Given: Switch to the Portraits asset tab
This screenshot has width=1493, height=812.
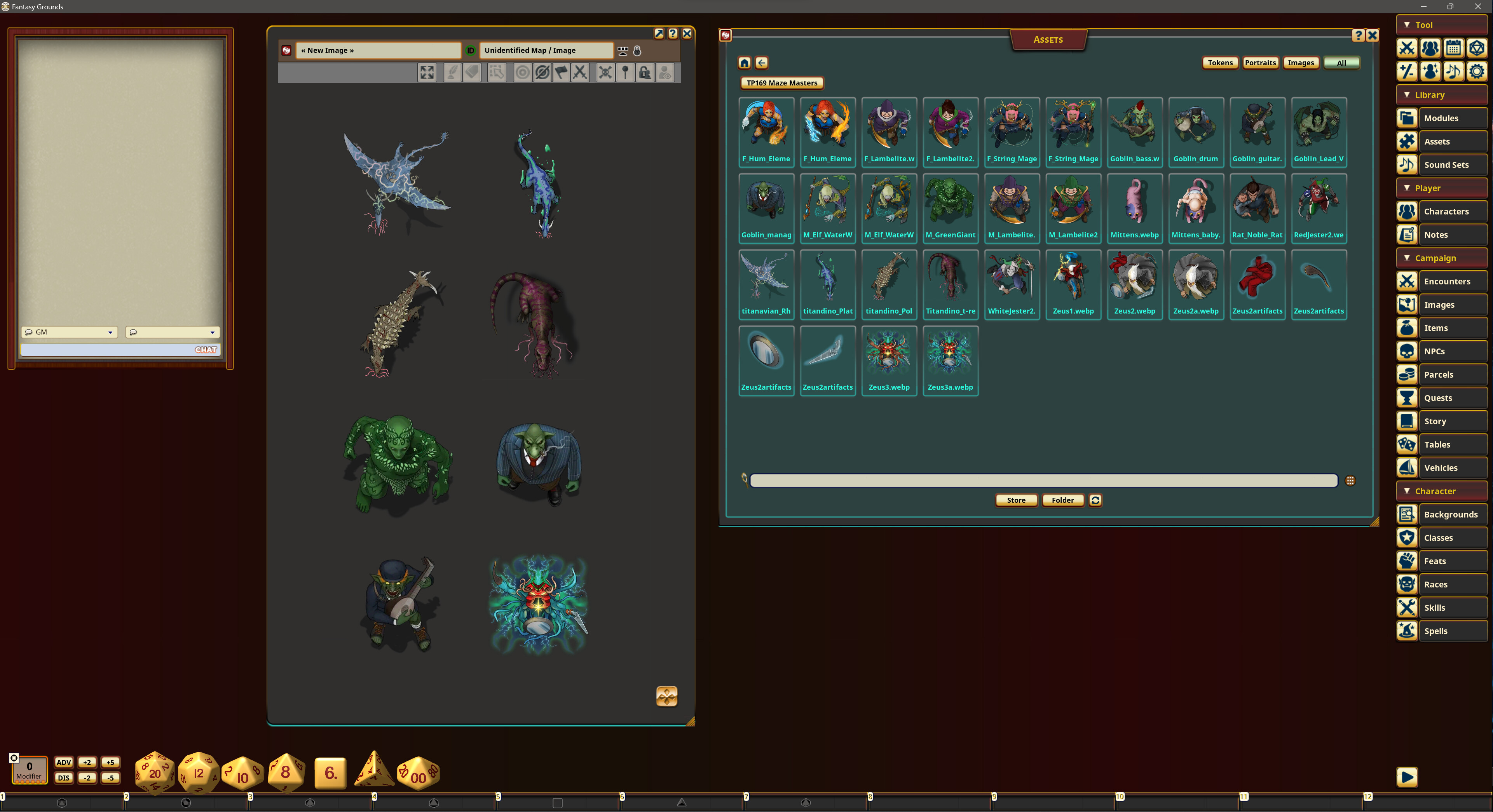Looking at the screenshot, I should [1260, 63].
